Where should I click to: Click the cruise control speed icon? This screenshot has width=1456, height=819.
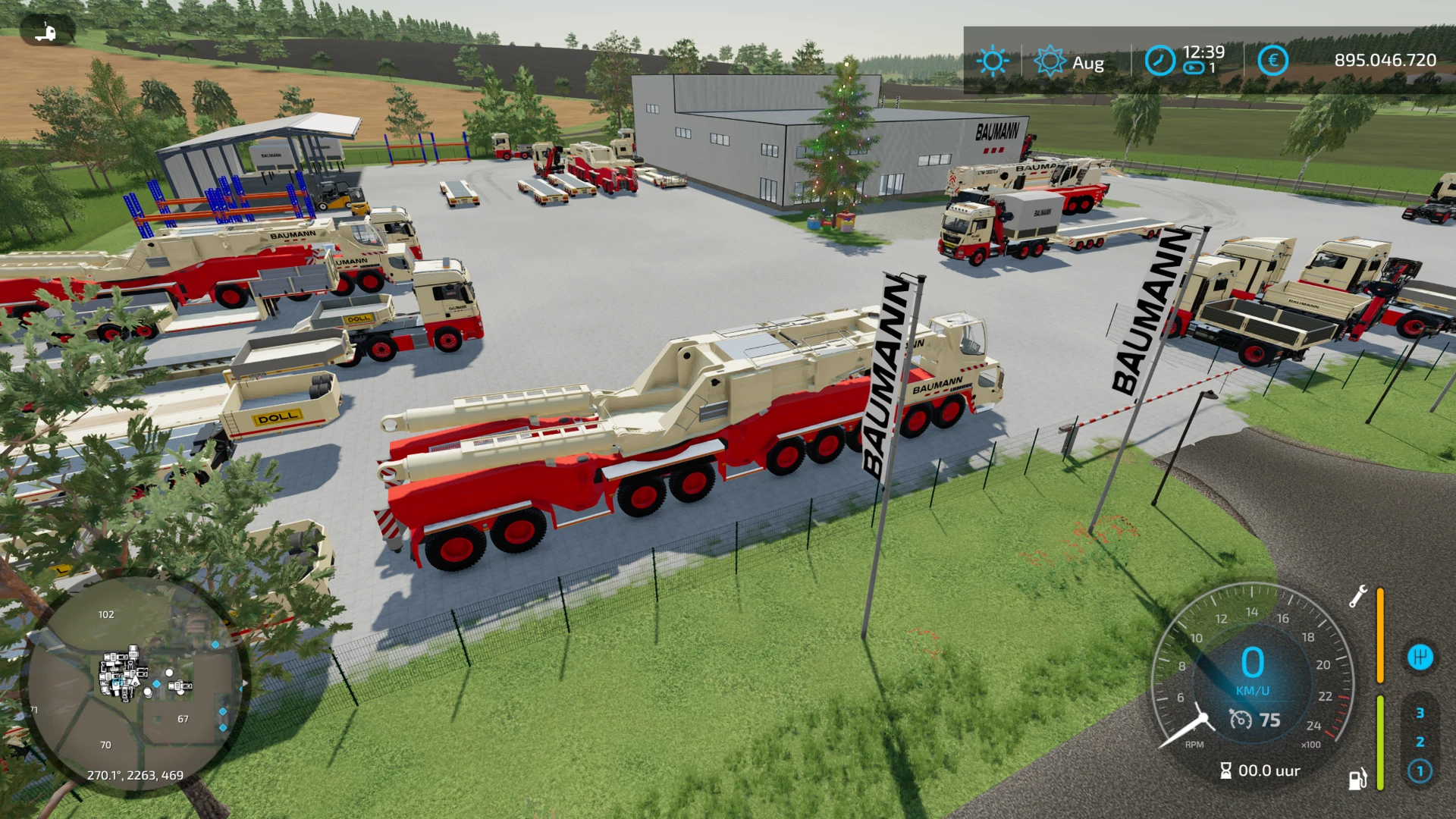[1241, 719]
